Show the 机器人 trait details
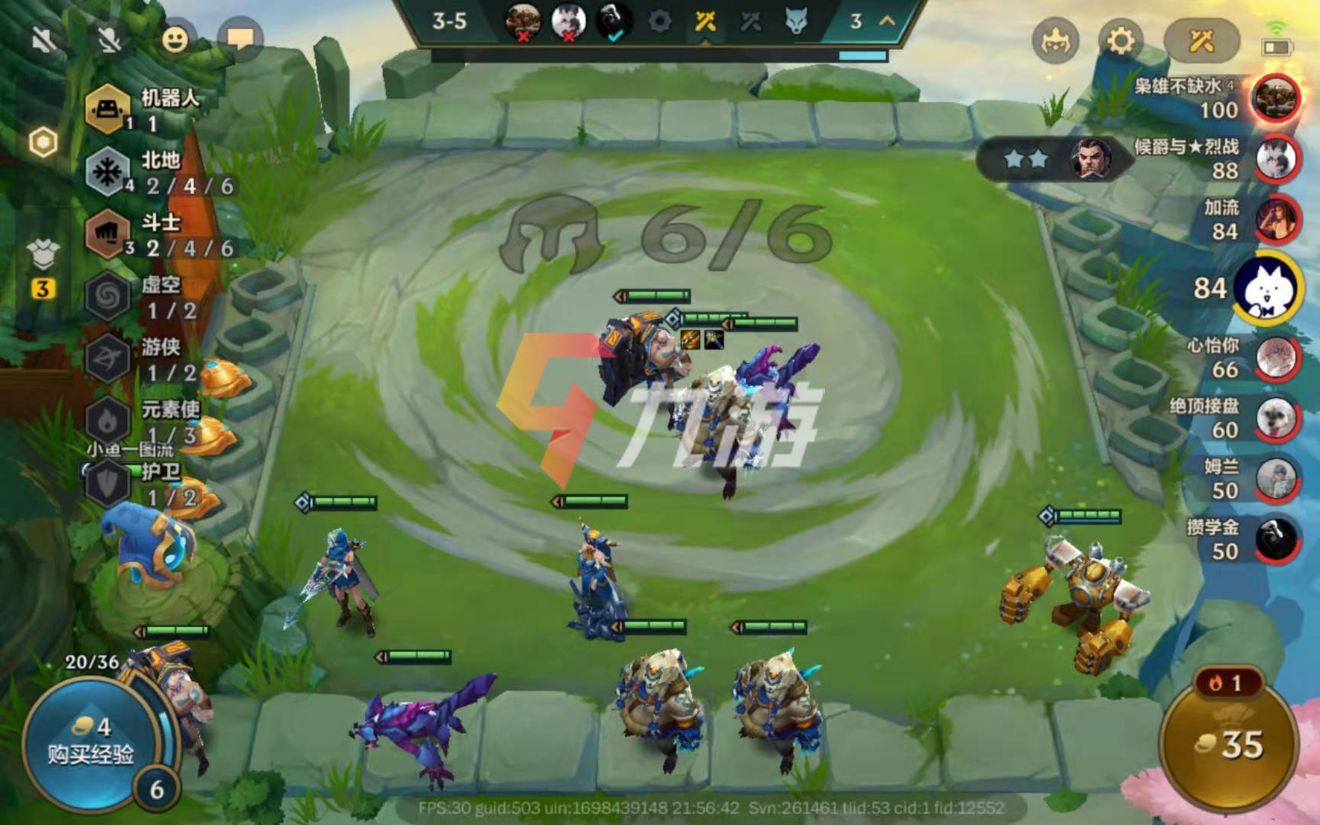The height and width of the screenshot is (825, 1320). (108, 109)
